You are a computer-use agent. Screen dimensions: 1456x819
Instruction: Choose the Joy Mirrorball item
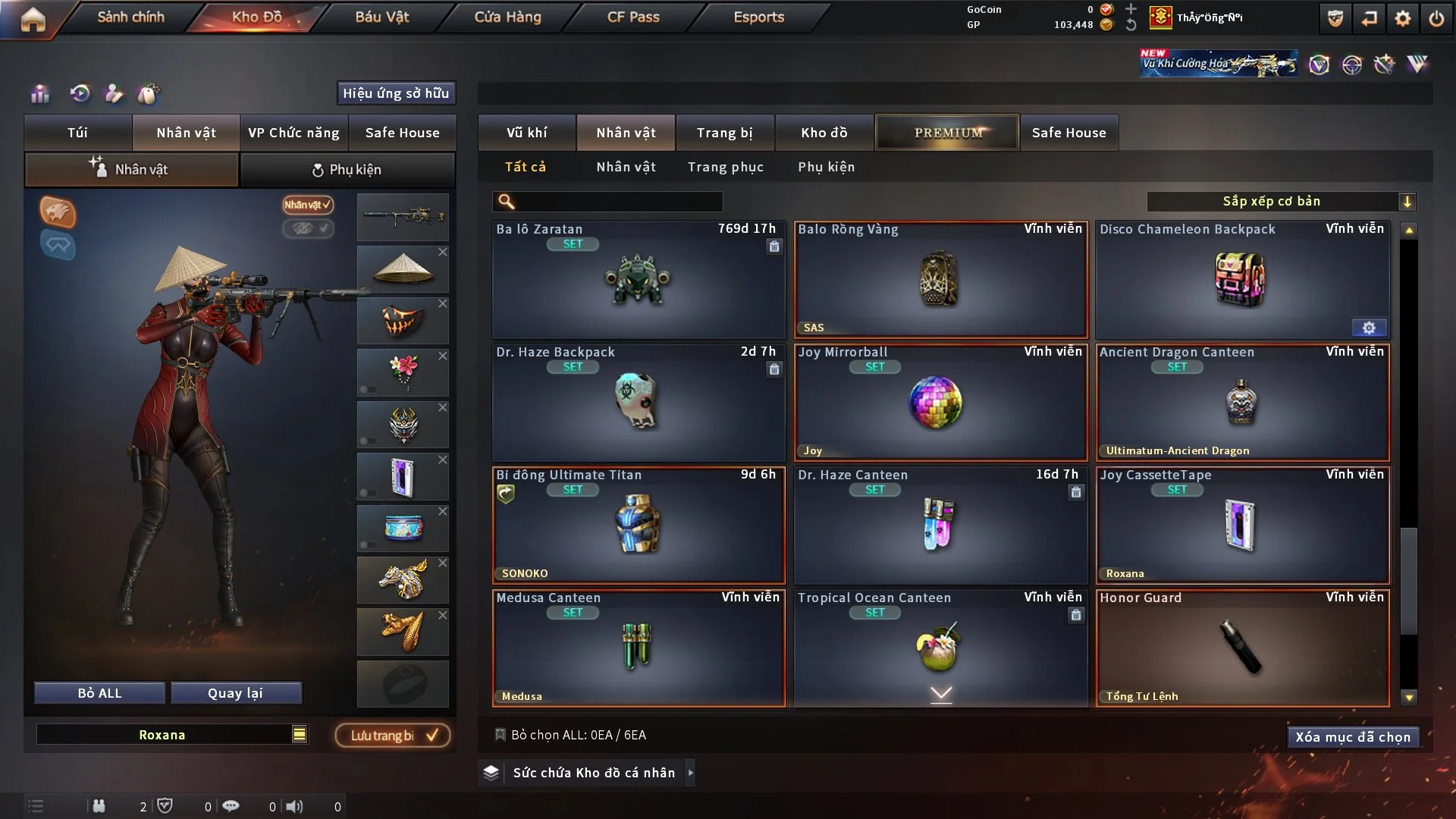point(940,402)
